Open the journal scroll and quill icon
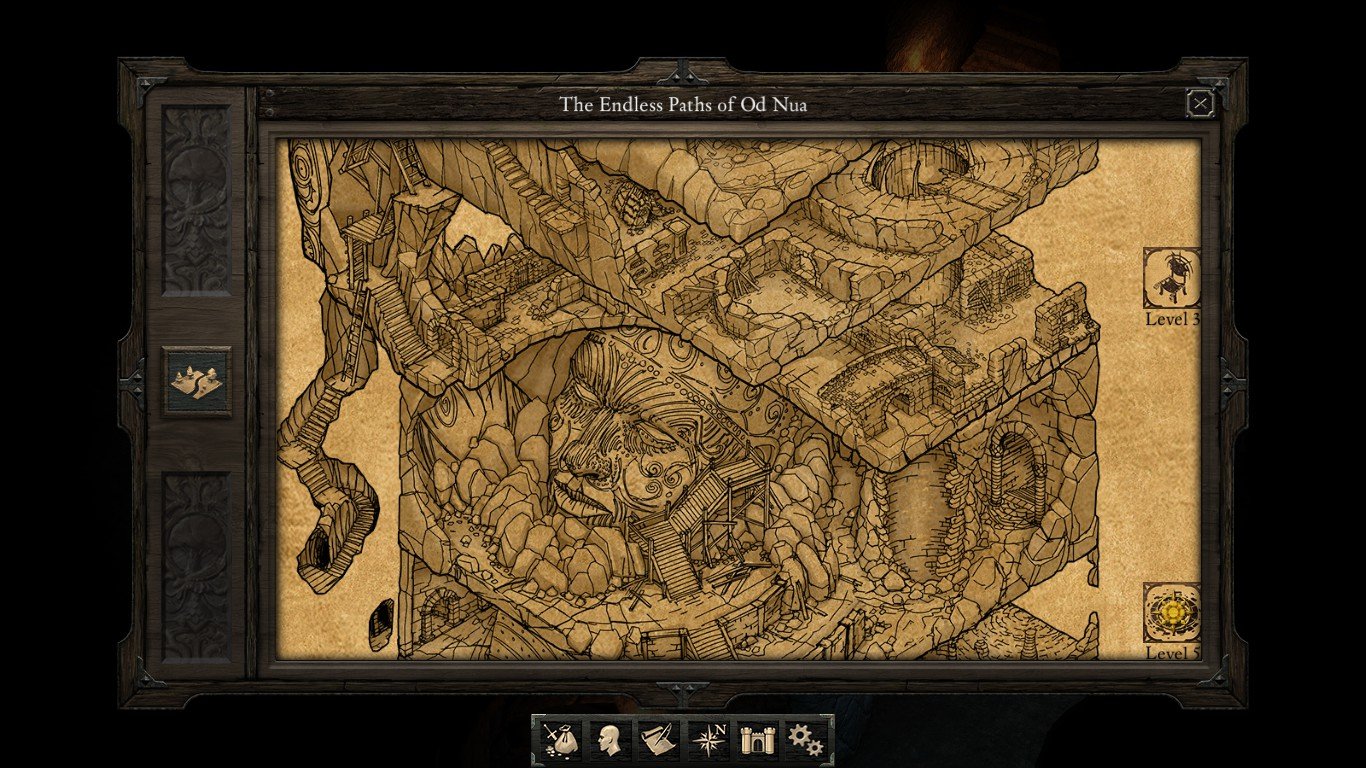 [657, 741]
